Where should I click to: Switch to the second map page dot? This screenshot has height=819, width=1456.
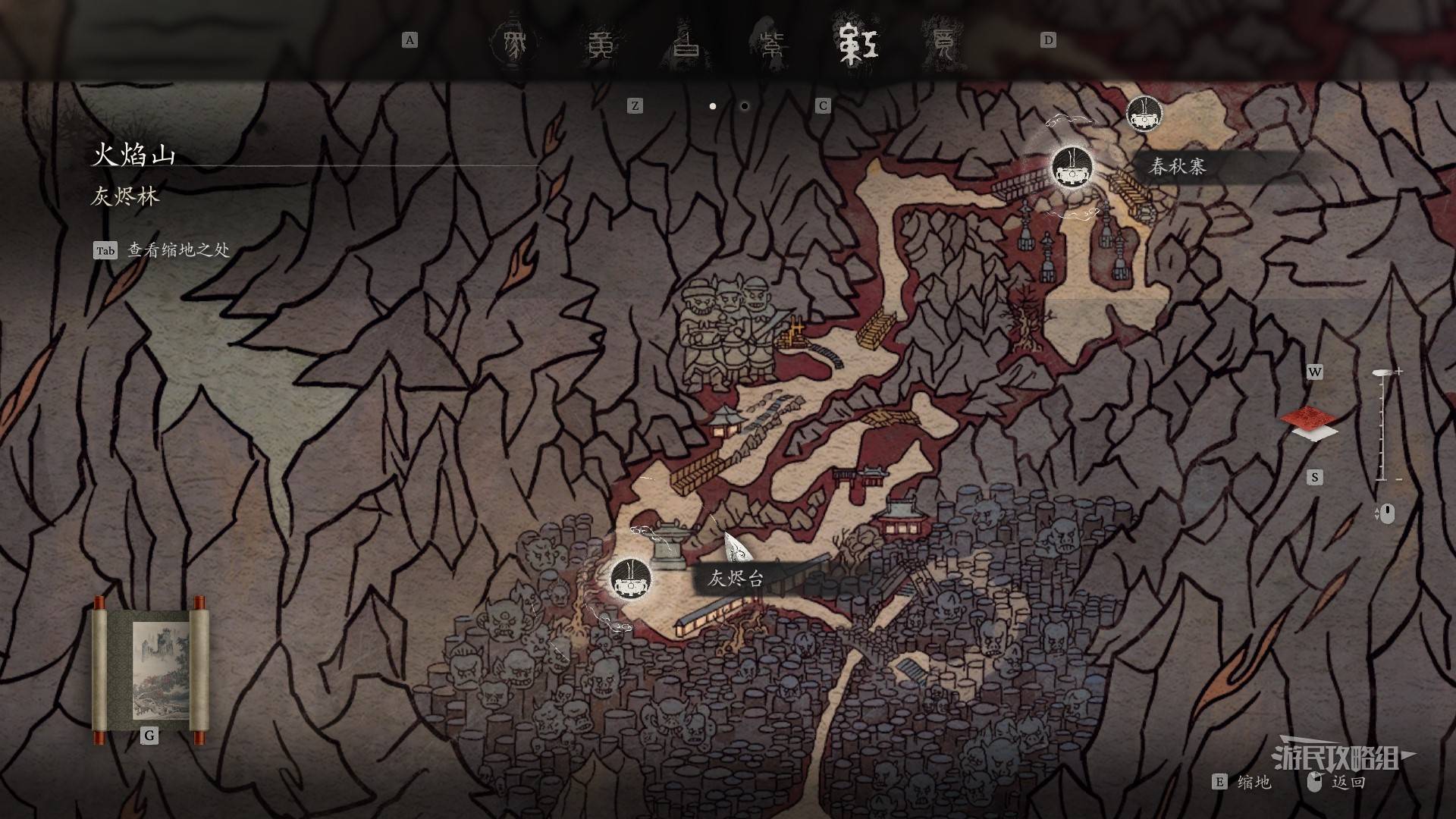click(745, 106)
